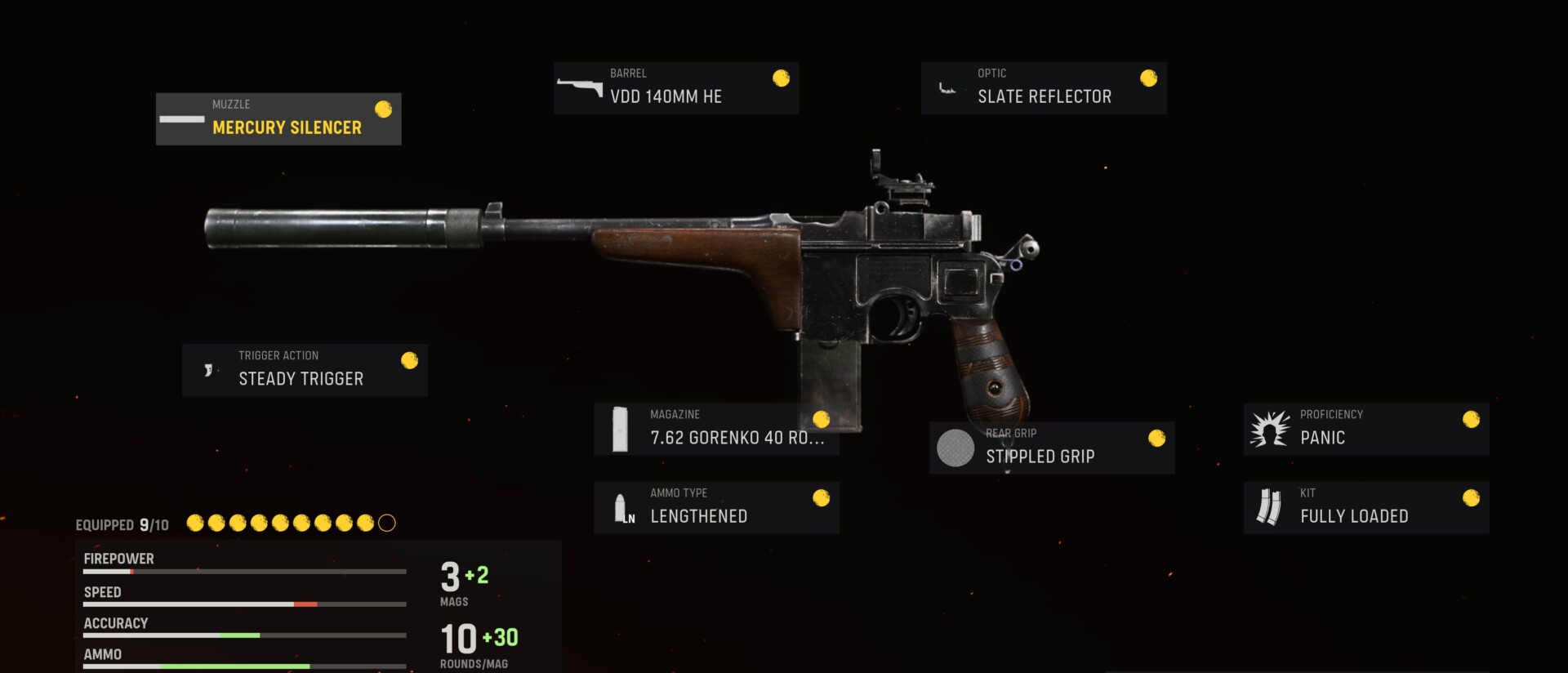Click the Fully Loaded kit label

click(1355, 515)
